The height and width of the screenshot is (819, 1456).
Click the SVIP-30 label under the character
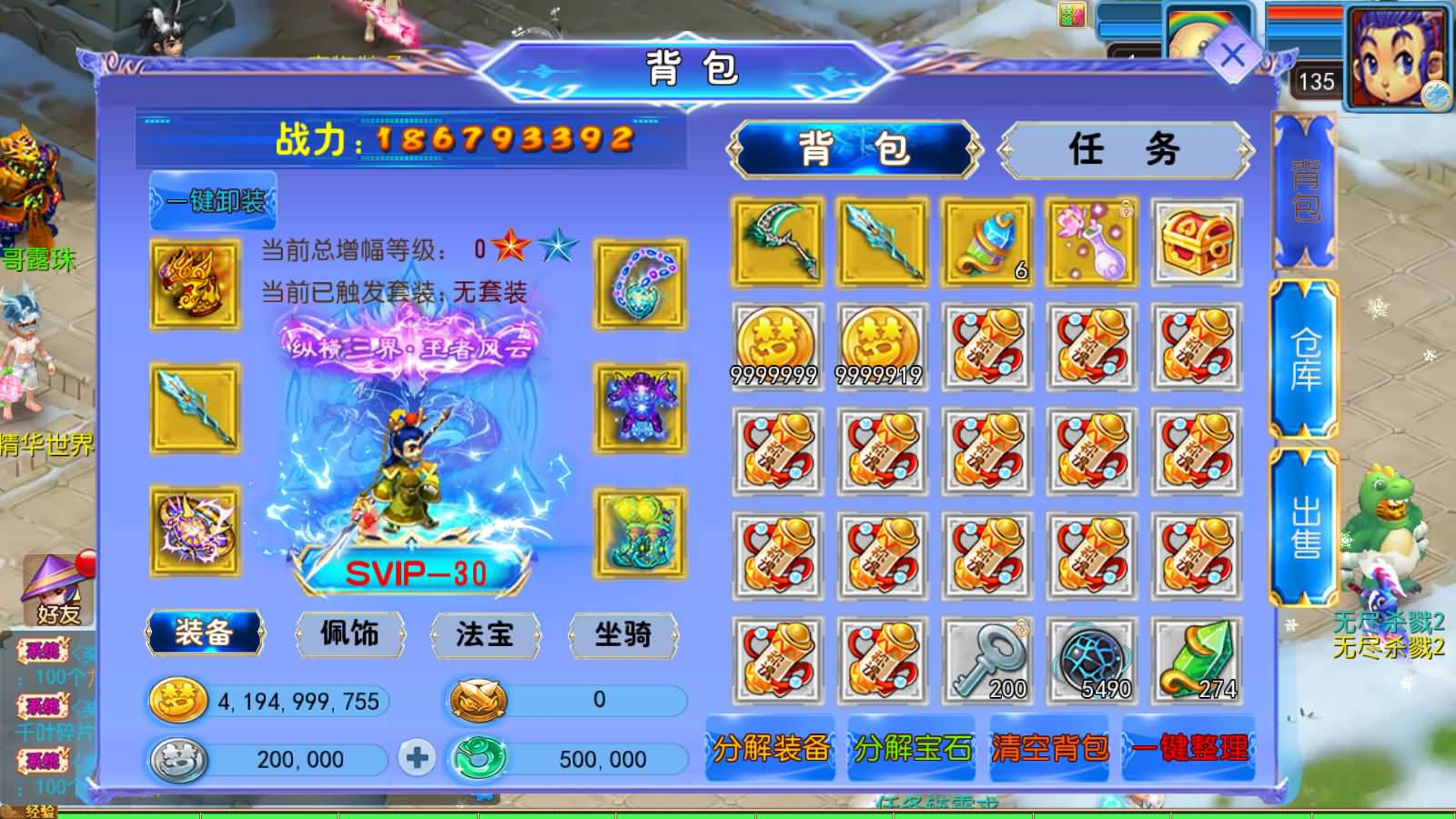(x=417, y=573)
